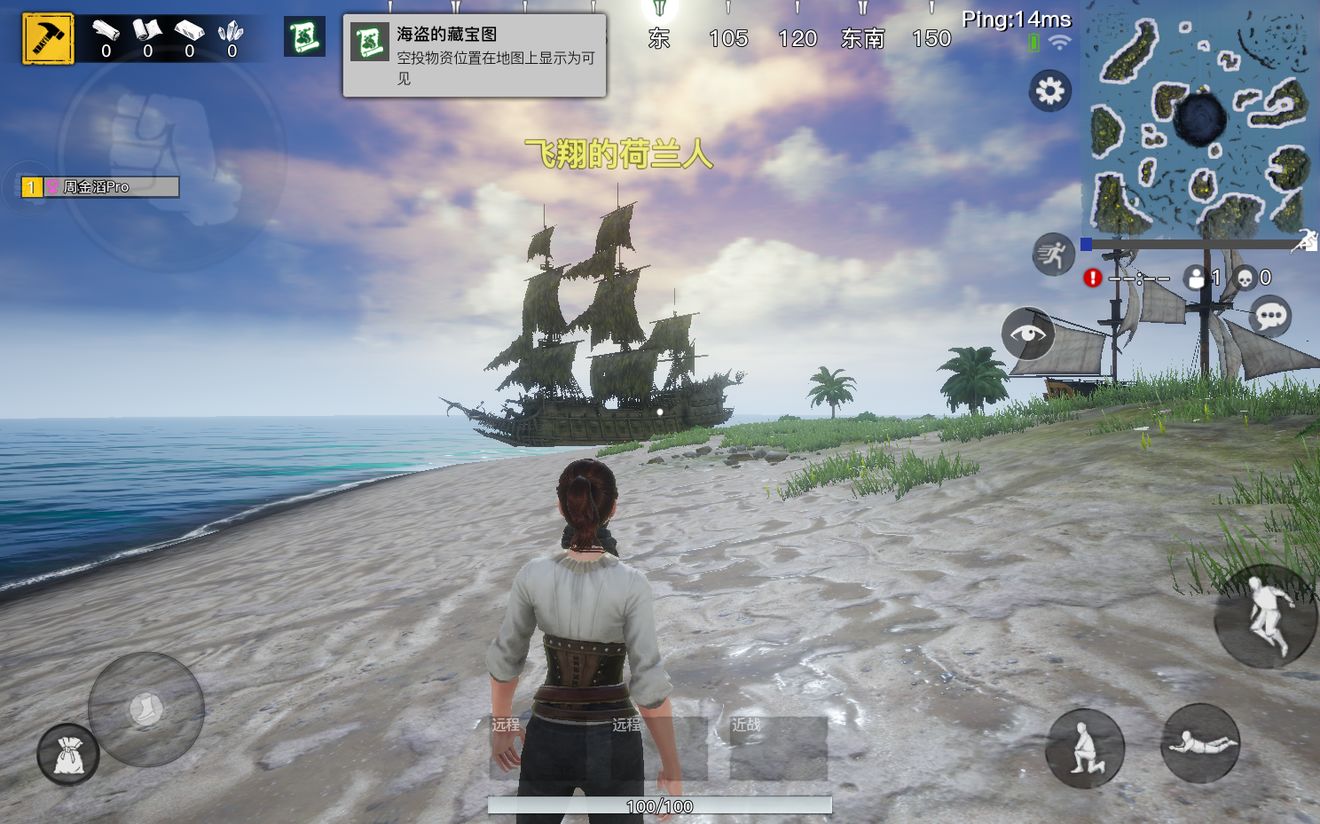Click the player count icon
The image size is (1320, 824).
[x=1196, y=279]
